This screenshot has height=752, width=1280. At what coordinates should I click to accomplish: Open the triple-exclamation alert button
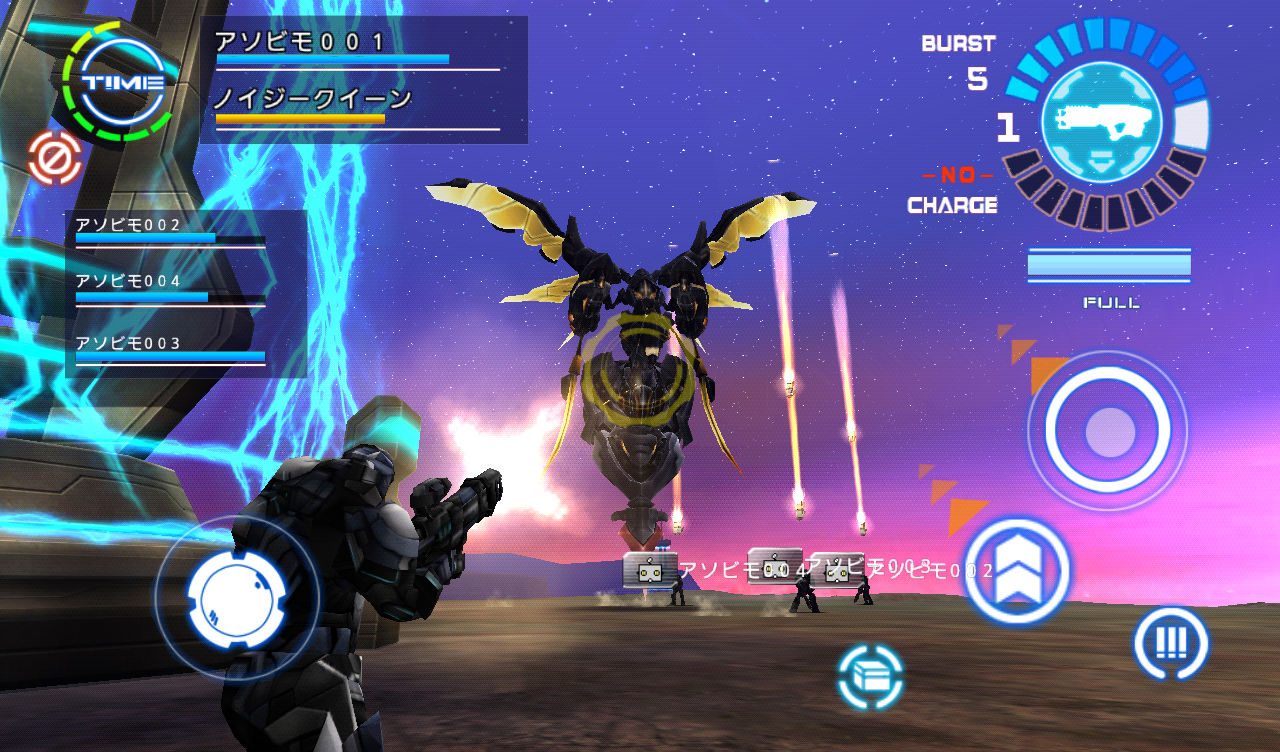coord(1170,643)
